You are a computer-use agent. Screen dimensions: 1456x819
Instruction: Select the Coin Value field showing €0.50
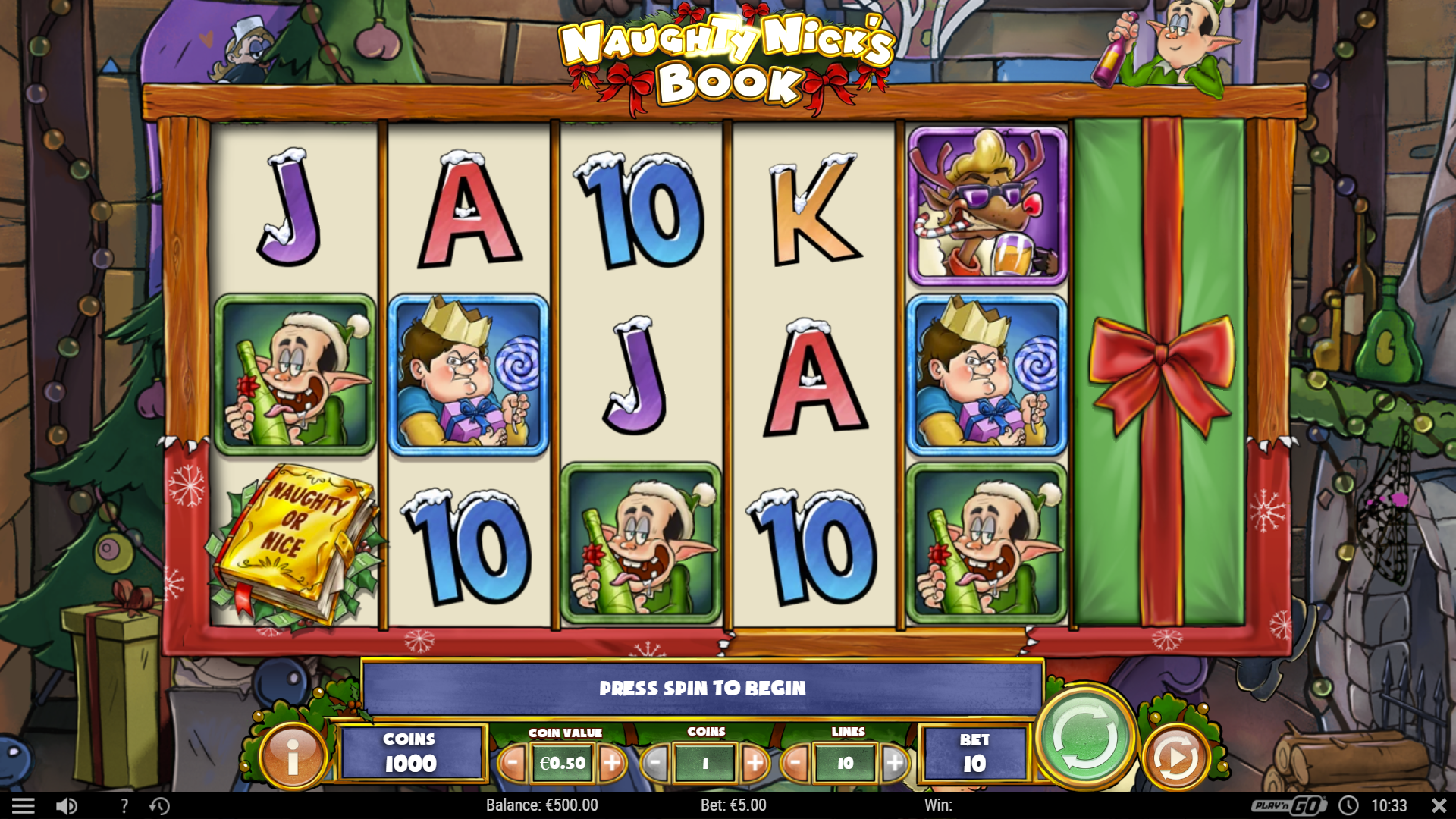(563, 764)
